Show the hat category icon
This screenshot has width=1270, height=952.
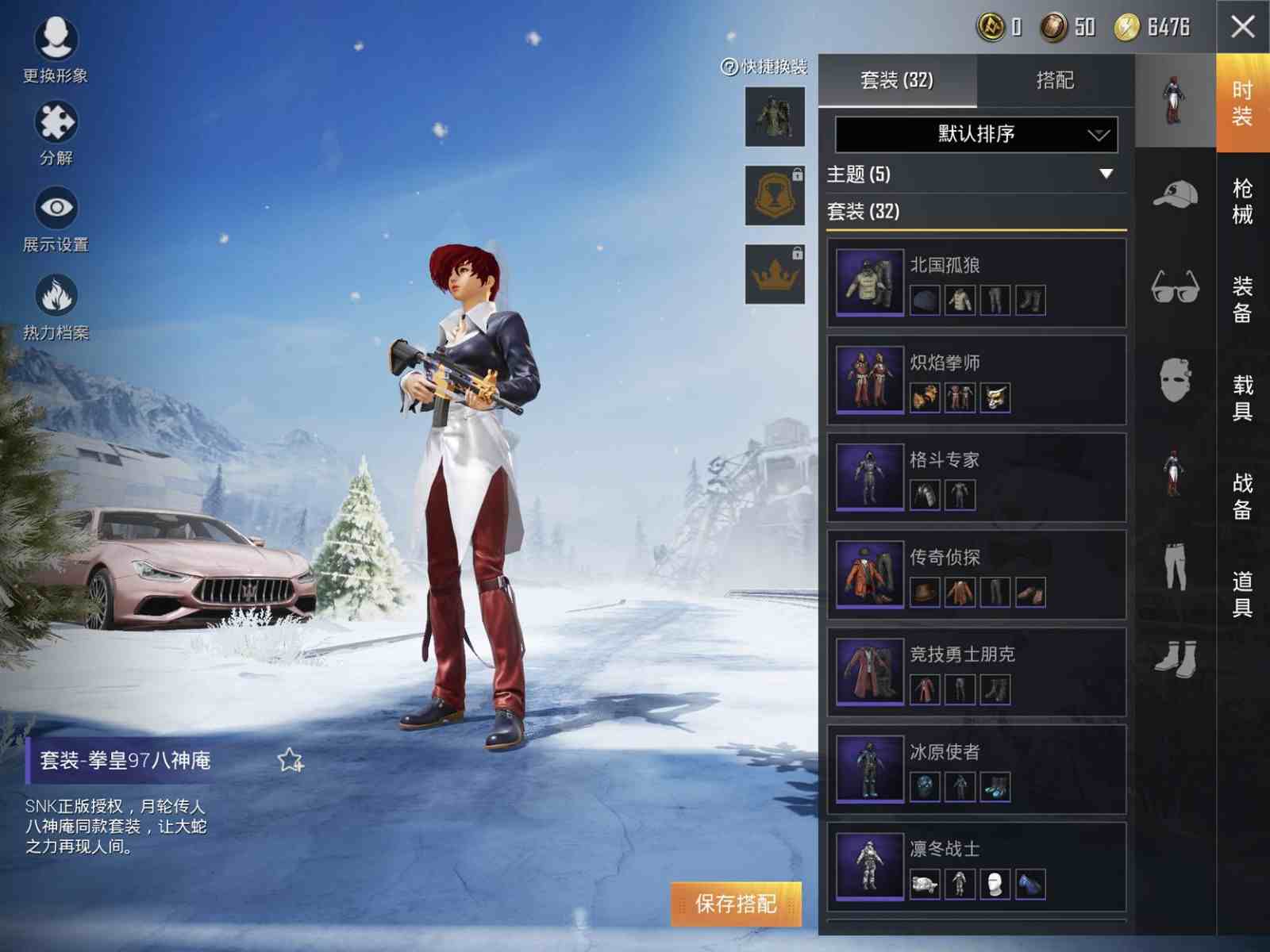coord(1176,194)
